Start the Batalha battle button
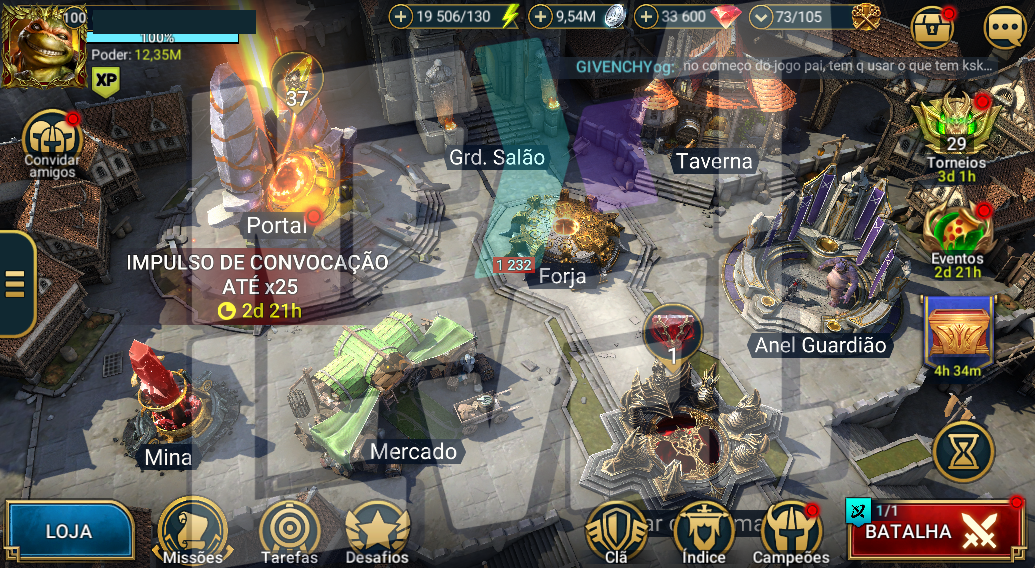The image size is (1035, 568). pyautogui.click(x=936, y=532)
